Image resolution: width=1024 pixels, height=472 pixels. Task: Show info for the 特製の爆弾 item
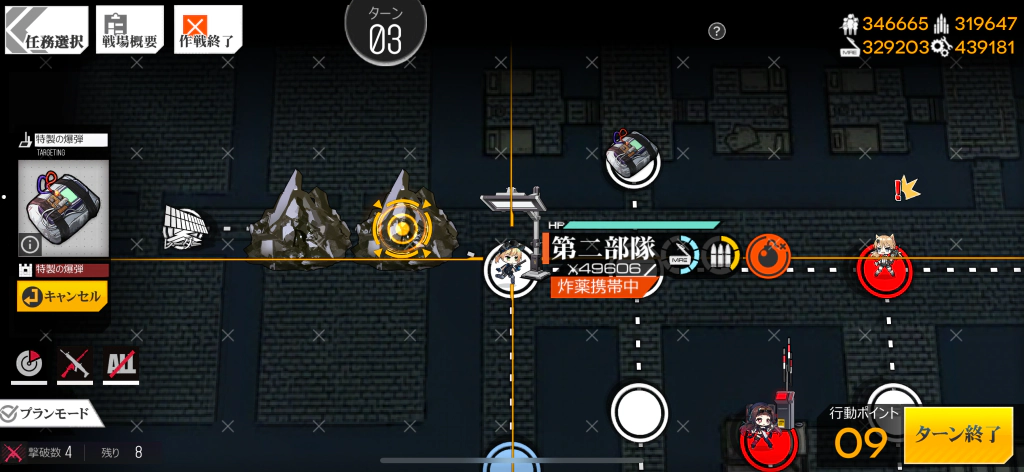click(30, 243)
